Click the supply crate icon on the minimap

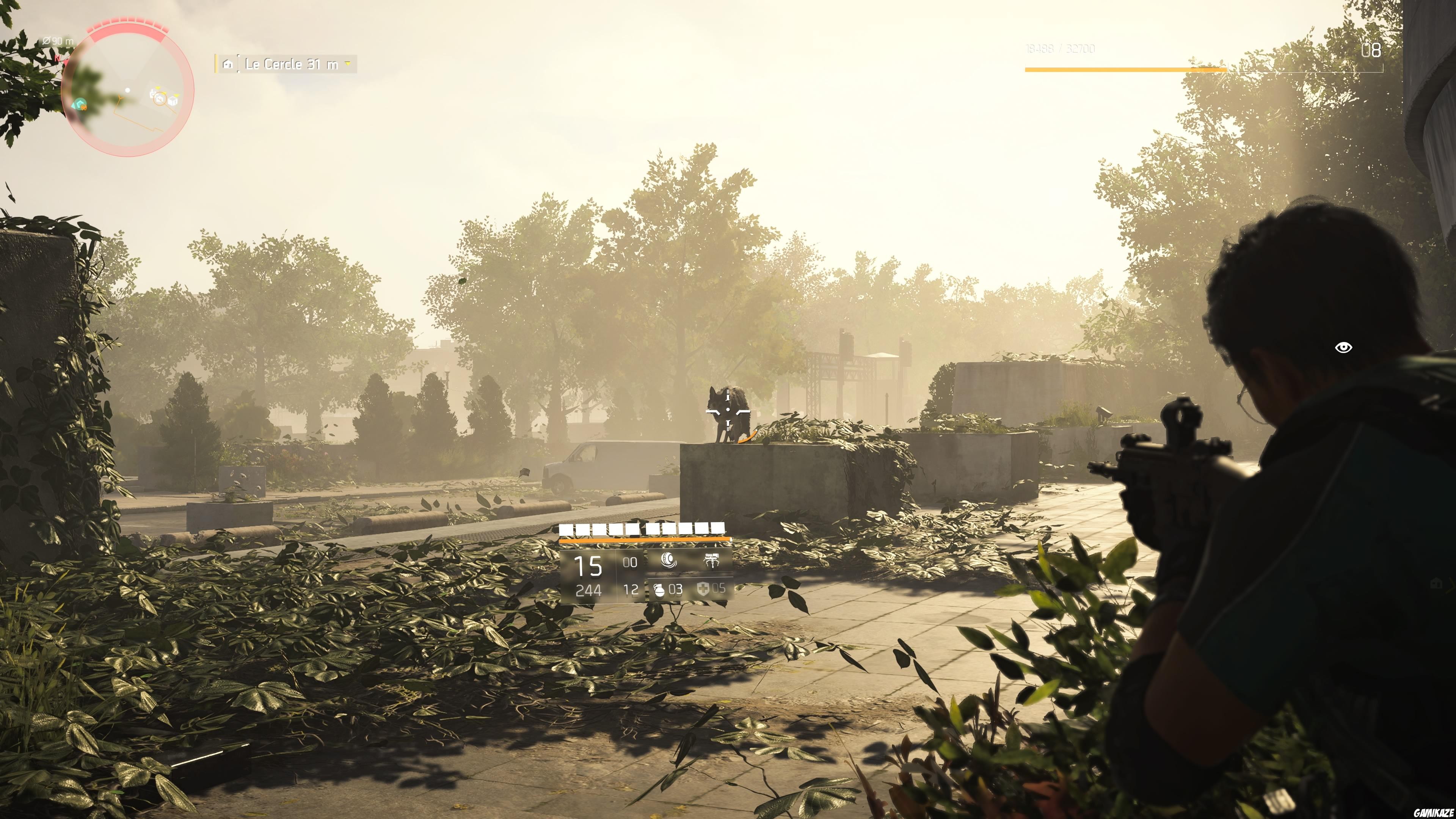pyautogui.click(x=173, y=102)
